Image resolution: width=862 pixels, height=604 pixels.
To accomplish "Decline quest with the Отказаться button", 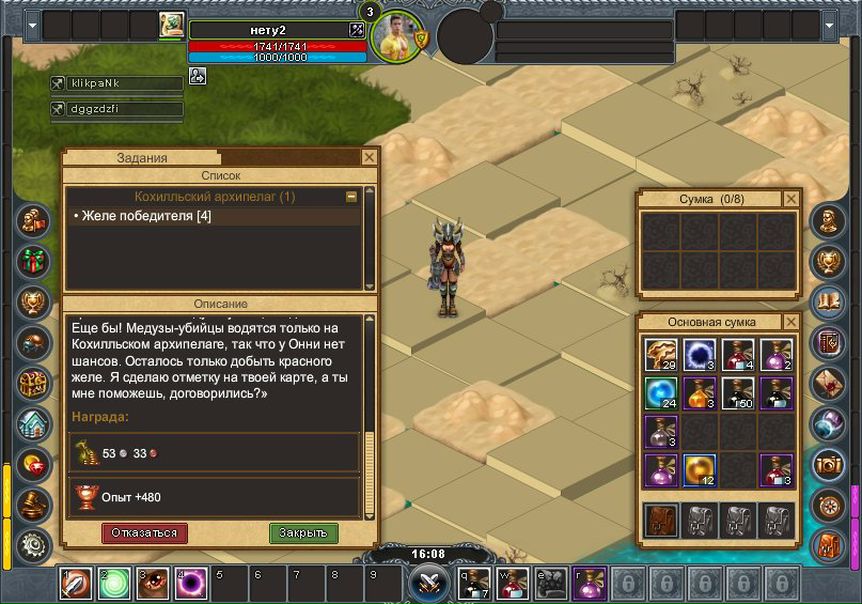I will coord(144,533).
